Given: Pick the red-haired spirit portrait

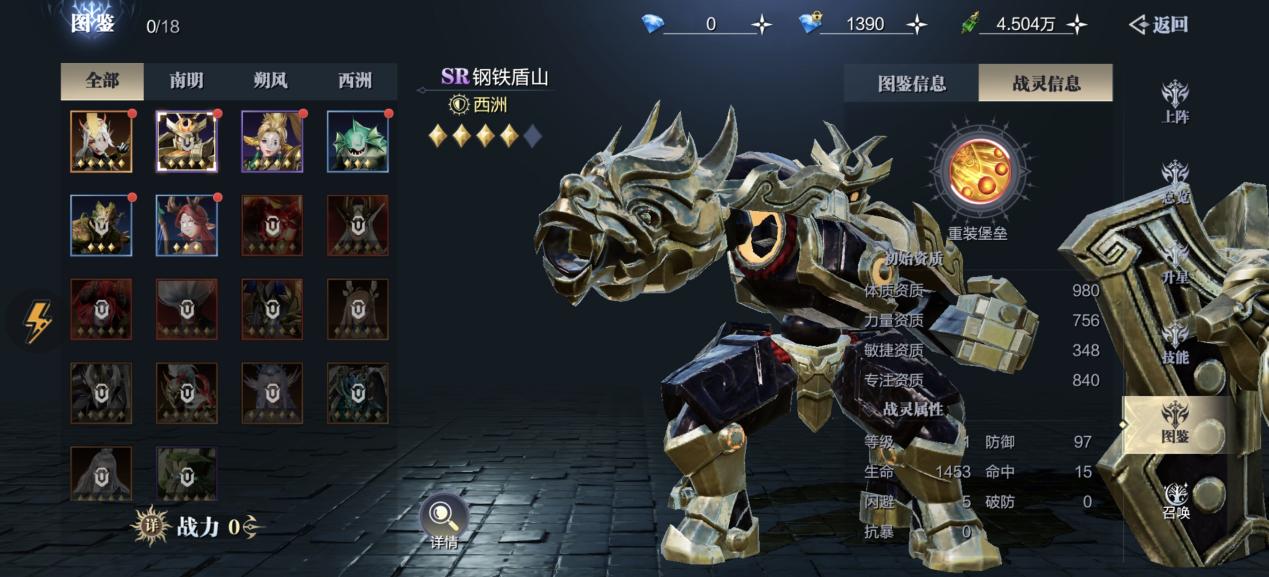Looking at the screenshot, I should coord(187,225).
